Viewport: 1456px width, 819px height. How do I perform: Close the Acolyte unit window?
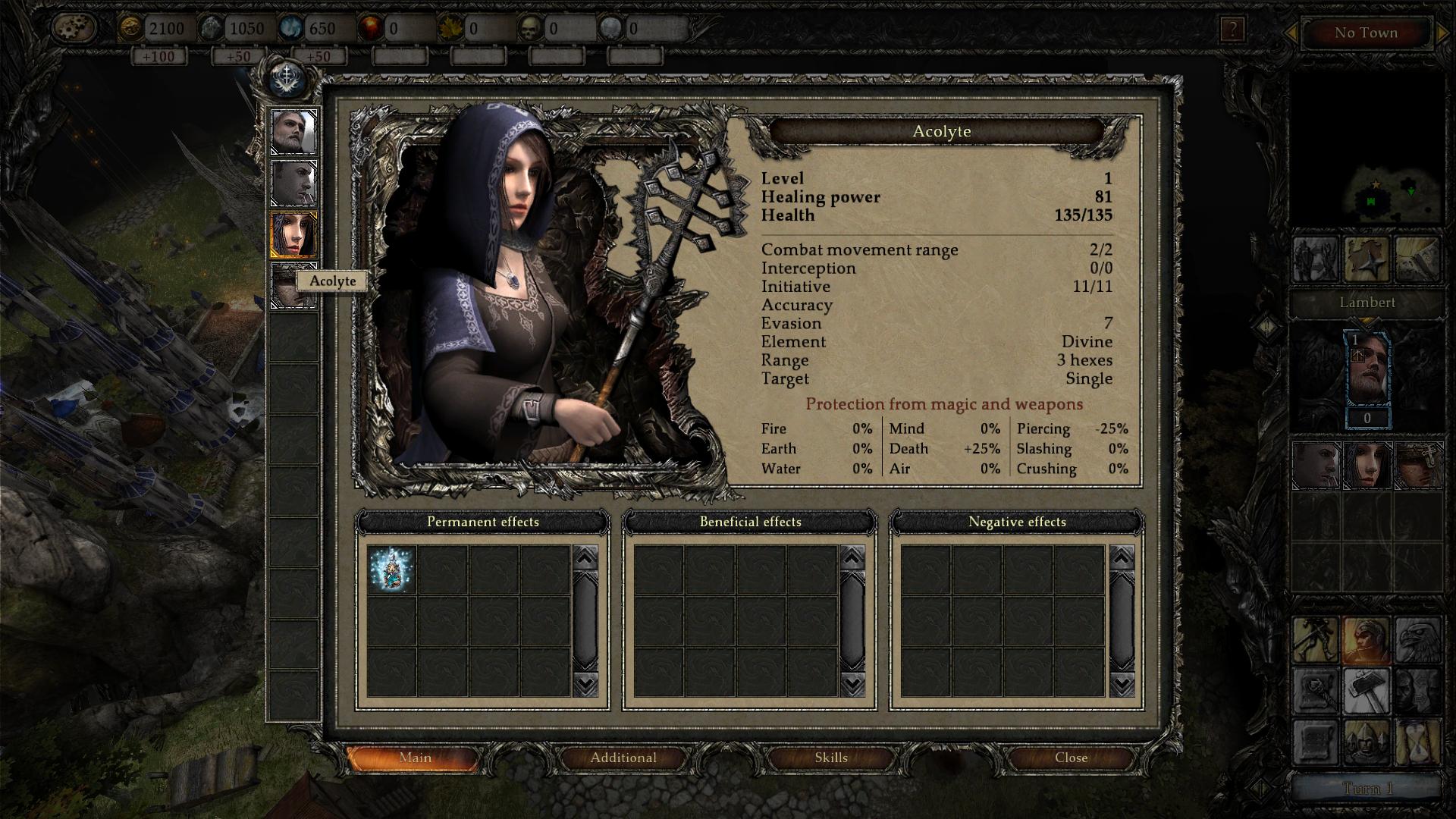(x=1071, y=758)
